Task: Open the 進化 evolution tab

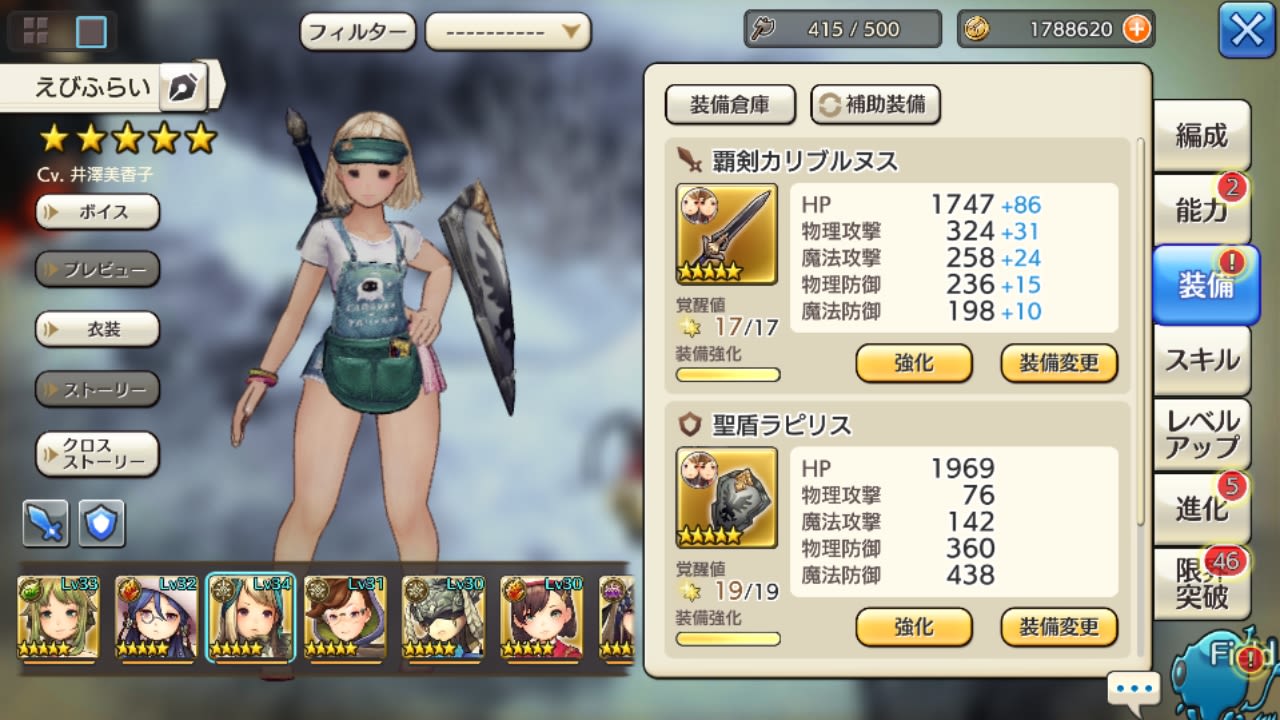Action: coord(1201,509)
